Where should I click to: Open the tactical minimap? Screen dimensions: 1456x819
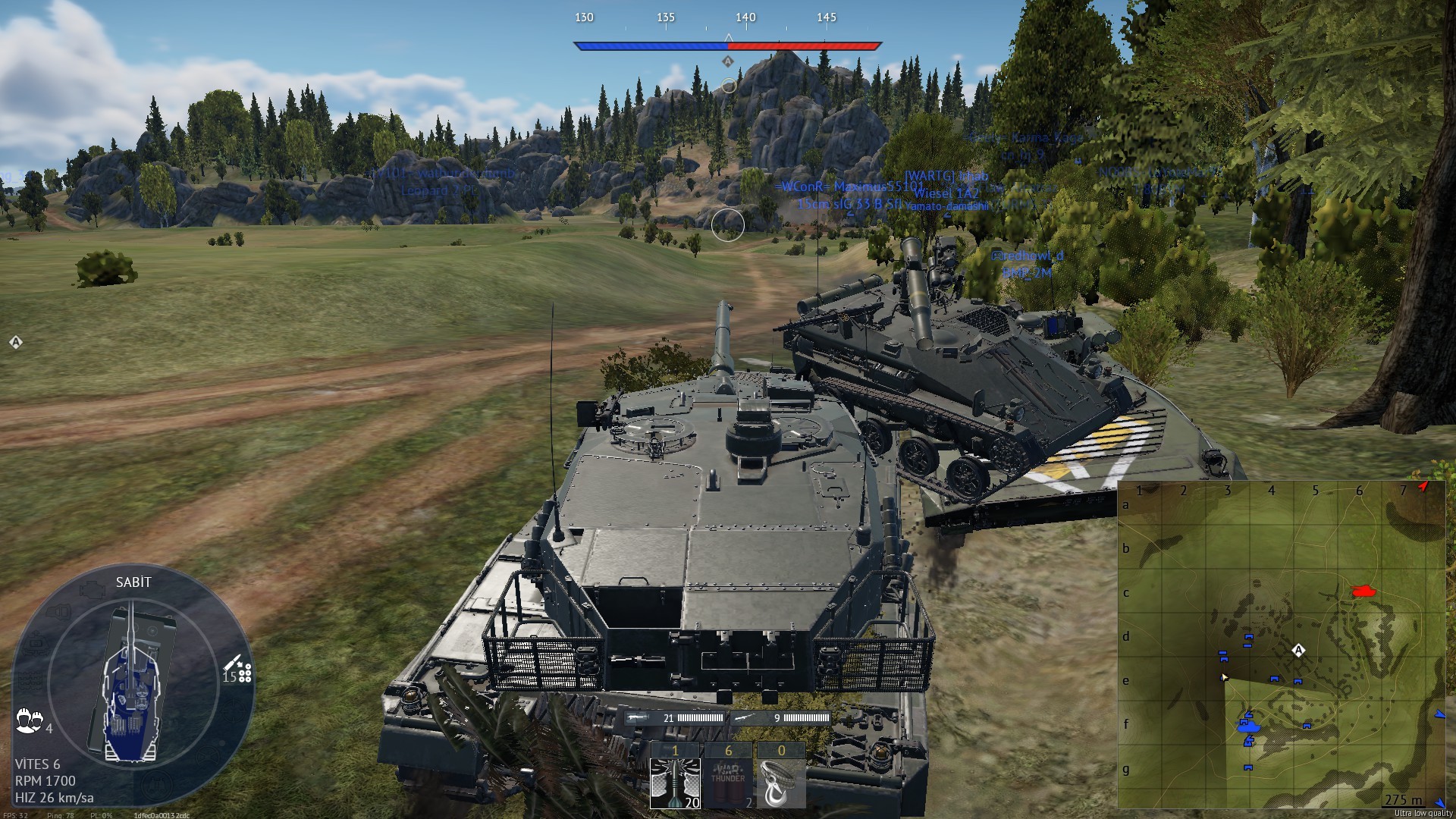(x=1282, y=645)
